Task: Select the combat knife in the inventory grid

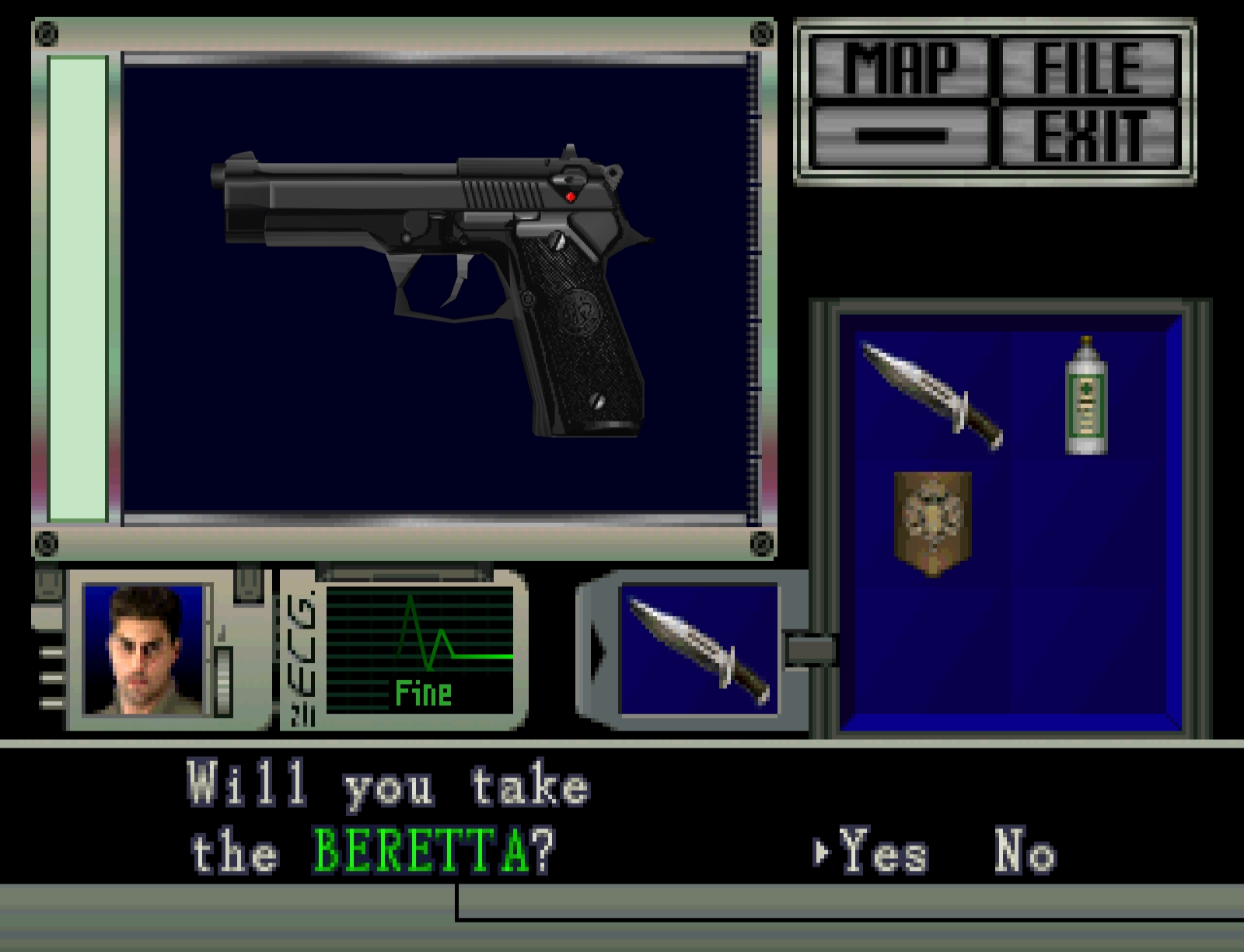Action: click(932, 396)
